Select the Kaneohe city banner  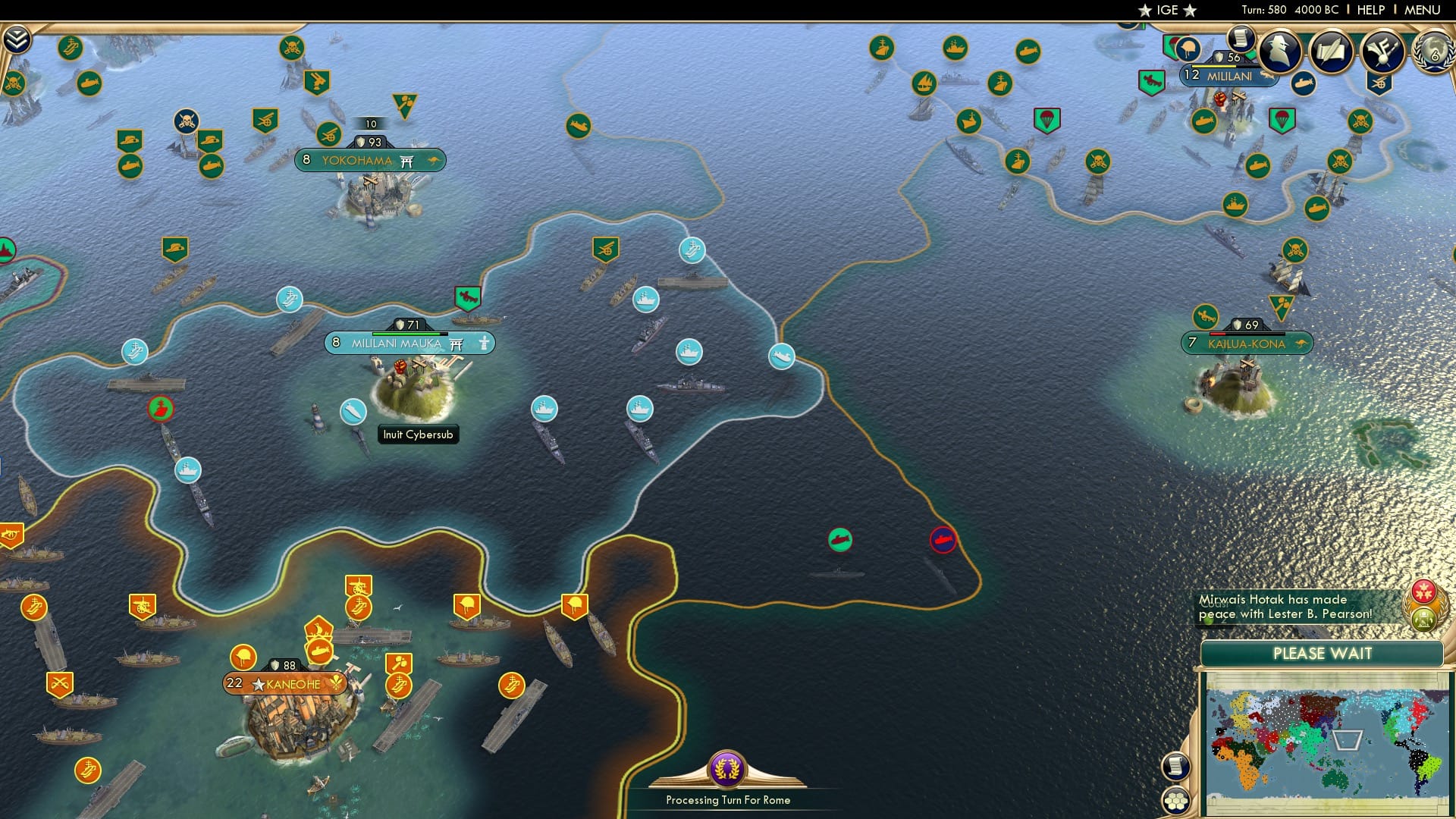pyautogui.click(x=287, y=684)
